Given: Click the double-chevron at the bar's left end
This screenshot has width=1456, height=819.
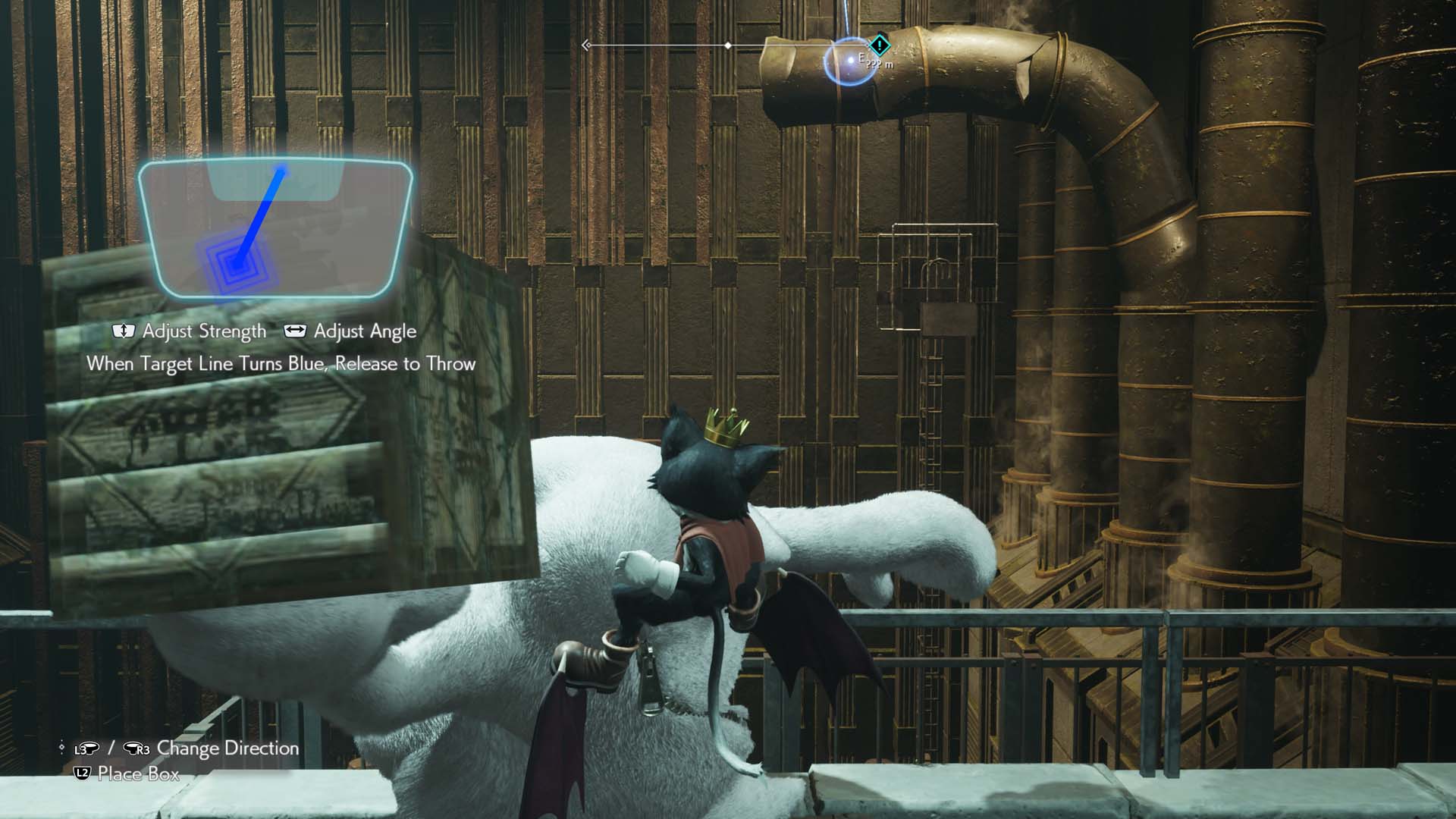Looking at the screenshot, I should (x=586, y=45).
